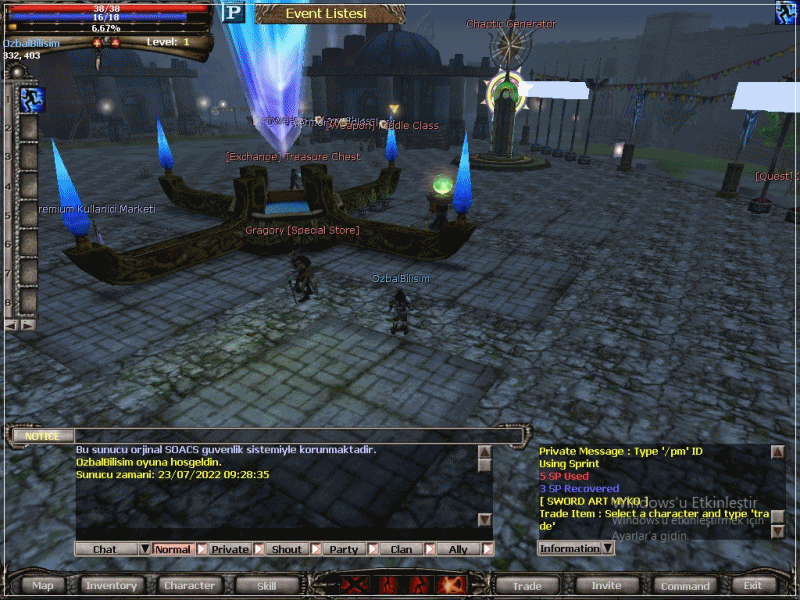
Task: Select the Private chat channel
Action: click(230, 549)
